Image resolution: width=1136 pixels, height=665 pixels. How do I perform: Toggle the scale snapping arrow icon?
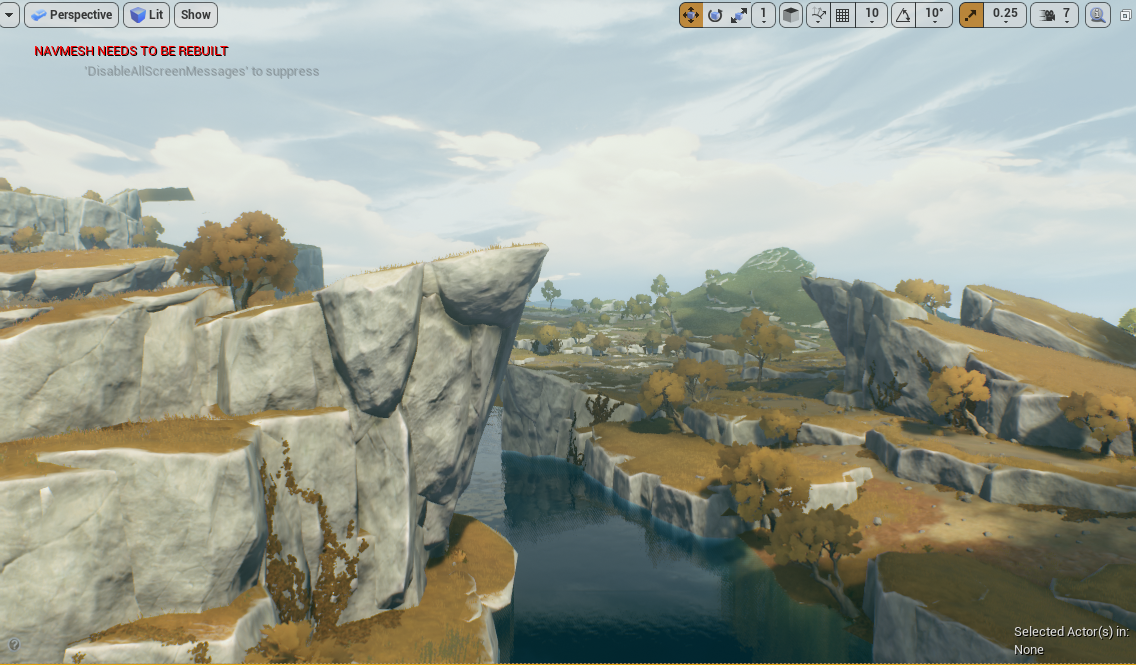click(971, 15)
